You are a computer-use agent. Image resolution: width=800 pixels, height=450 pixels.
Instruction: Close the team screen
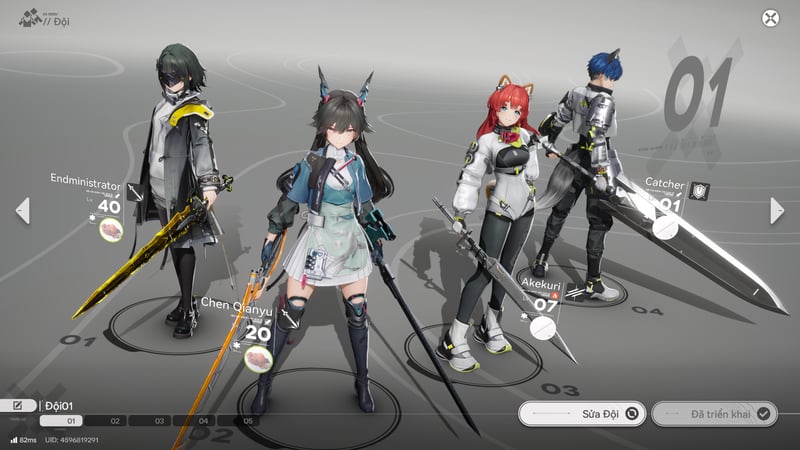[x=770, y=18]
